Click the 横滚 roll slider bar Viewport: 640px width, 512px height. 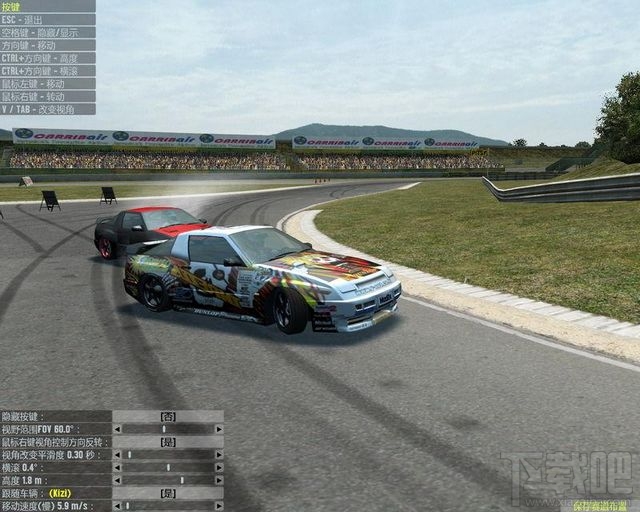[168, 467]
